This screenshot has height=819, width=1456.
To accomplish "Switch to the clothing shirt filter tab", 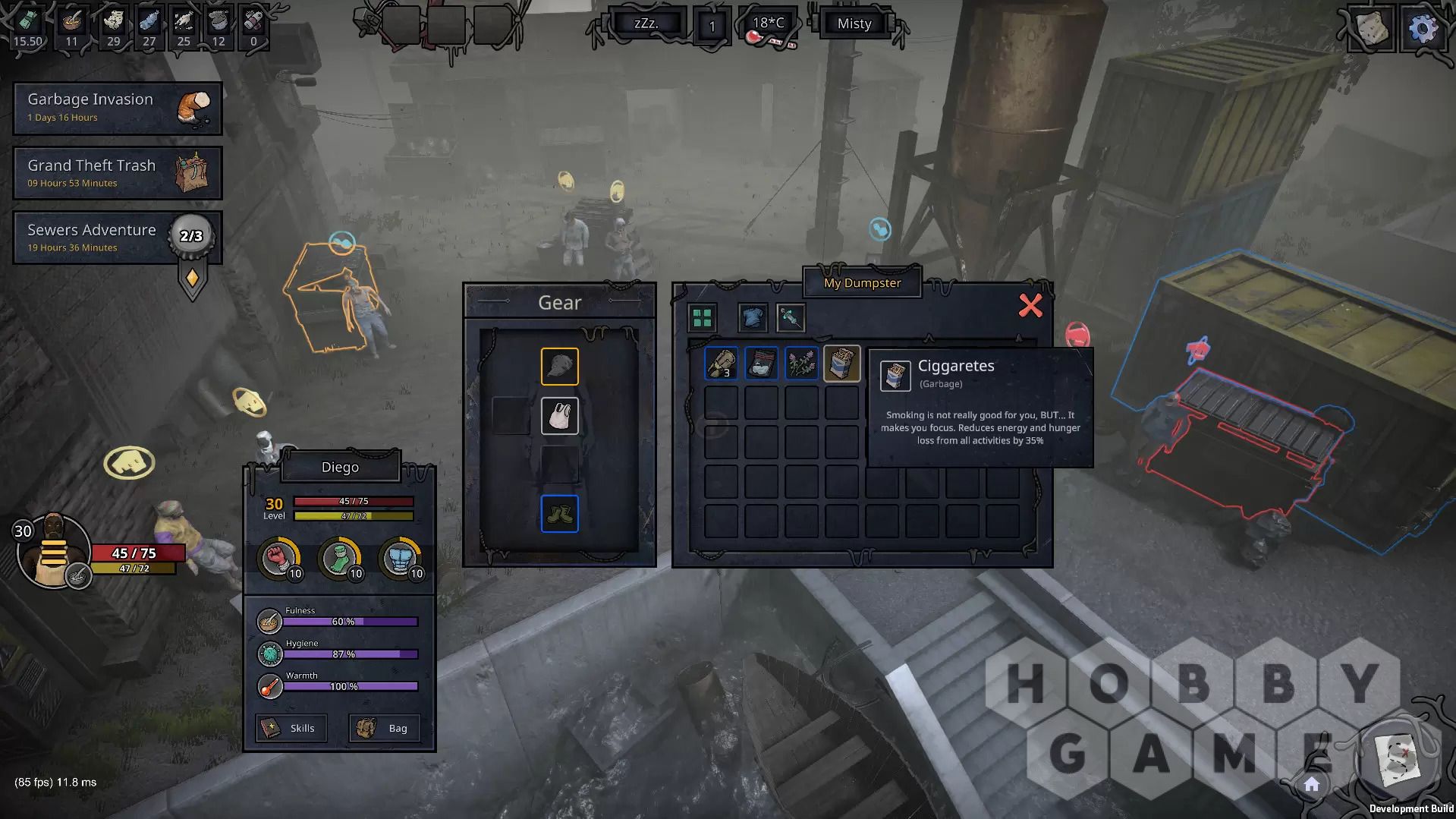I will (752, 318).
